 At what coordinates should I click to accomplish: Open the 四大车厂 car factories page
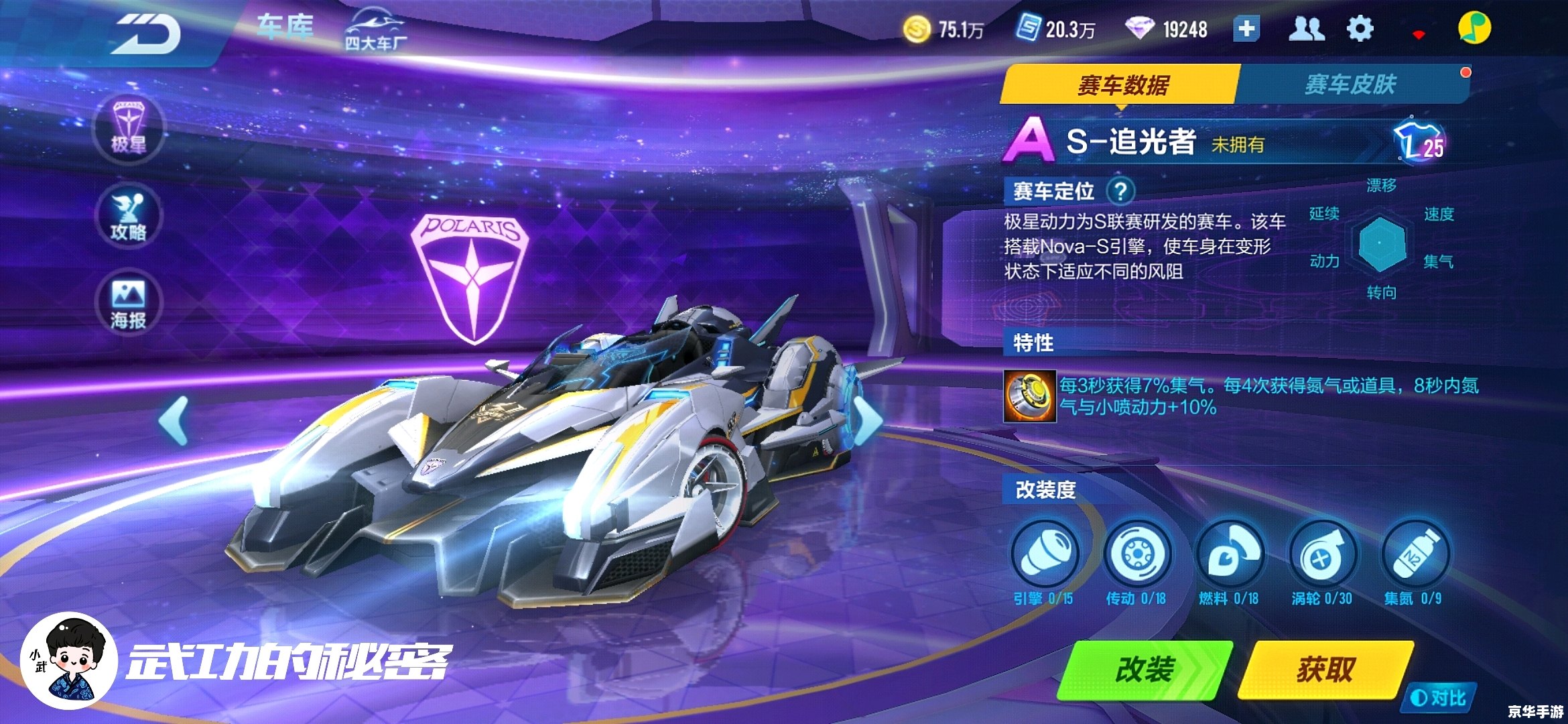pos(376,31)
